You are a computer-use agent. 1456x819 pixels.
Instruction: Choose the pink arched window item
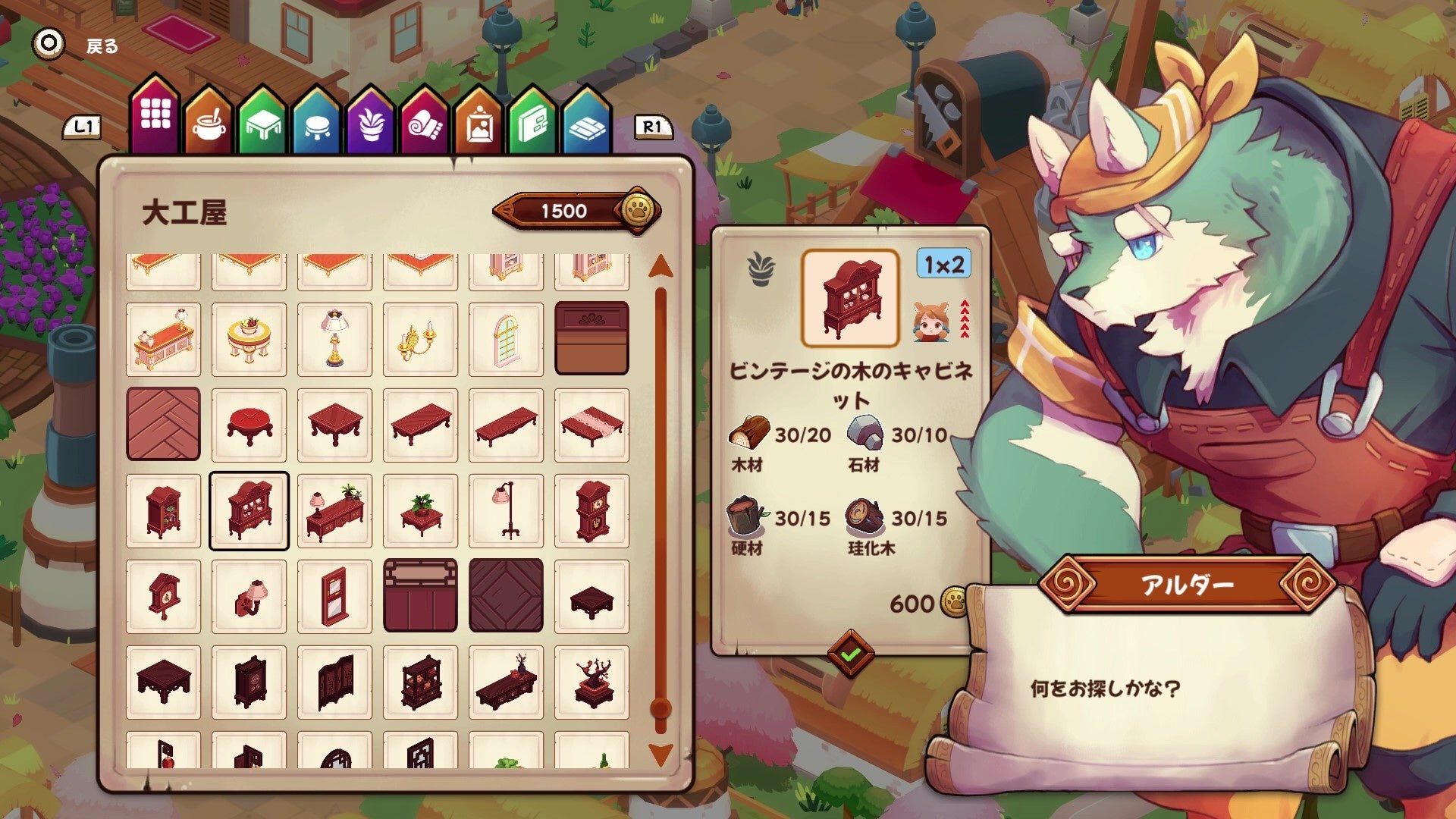506,339
